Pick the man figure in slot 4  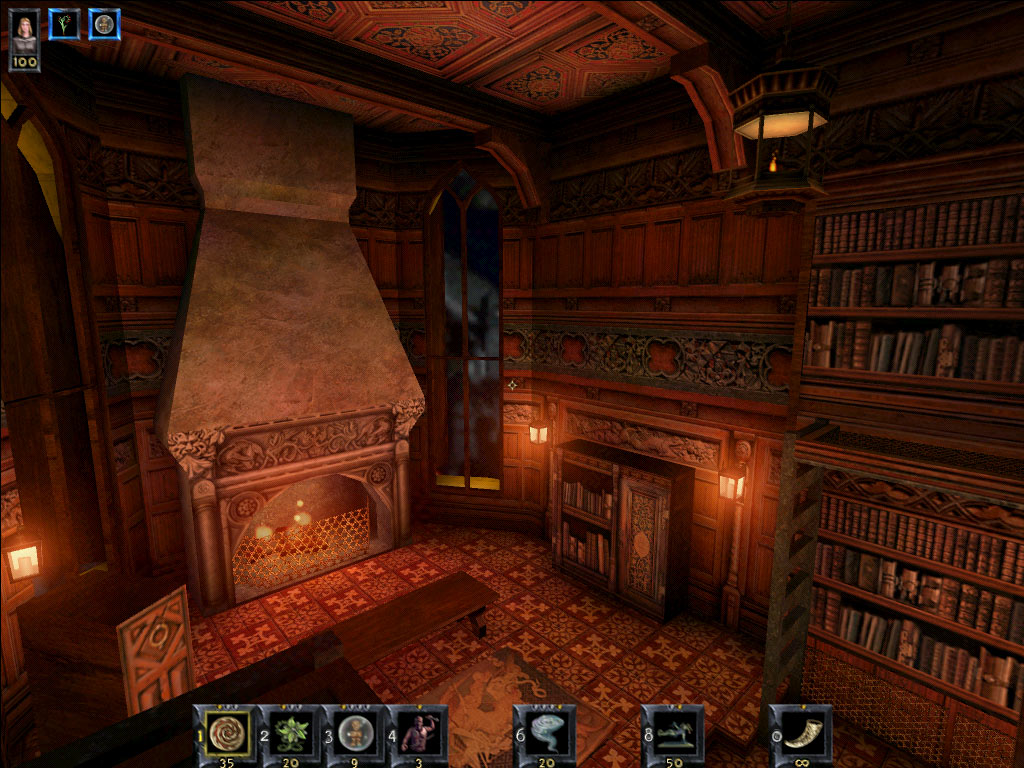[x=418, y=734]
